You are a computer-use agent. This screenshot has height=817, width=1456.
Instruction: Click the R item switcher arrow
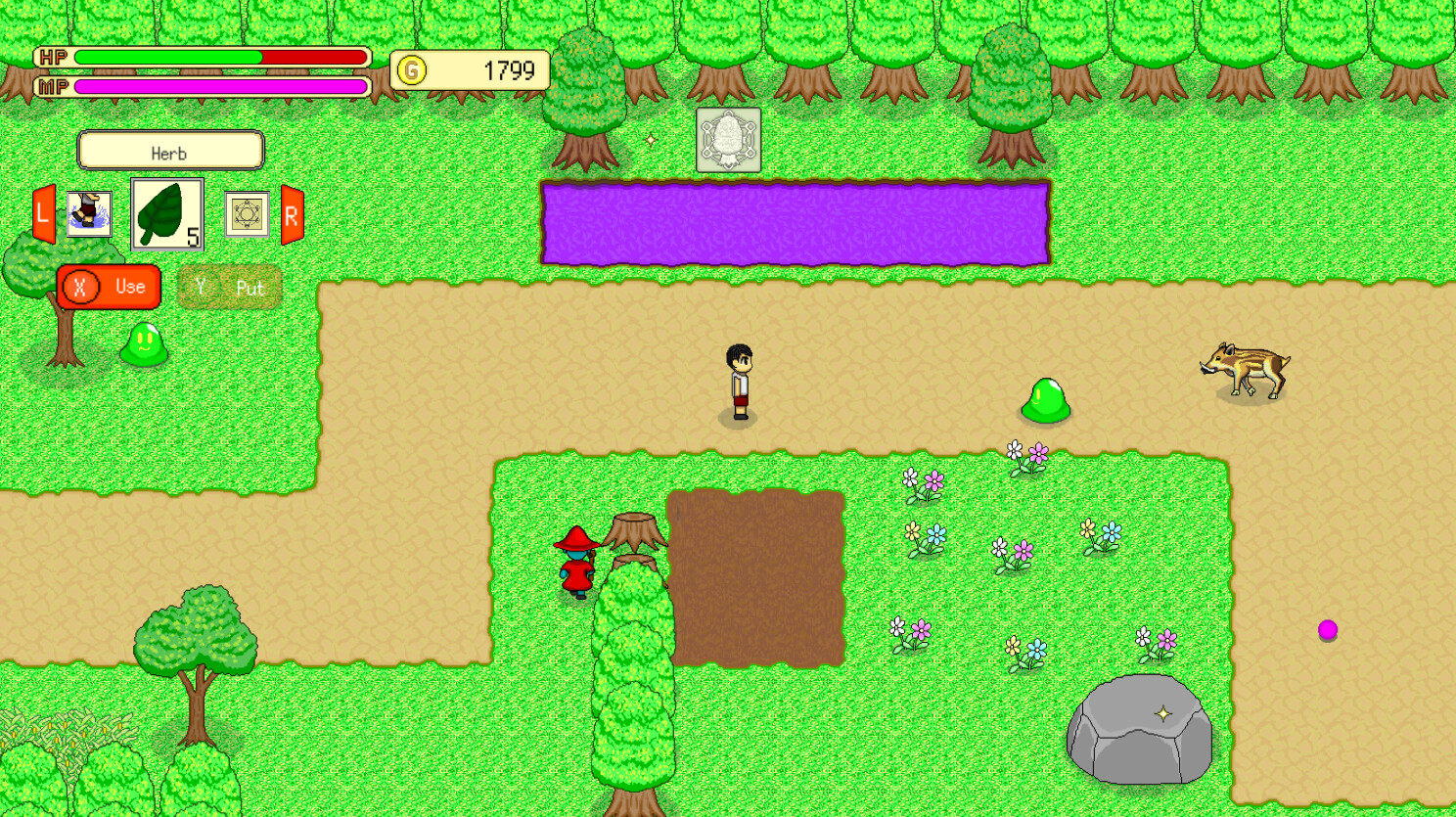point(291,213)
